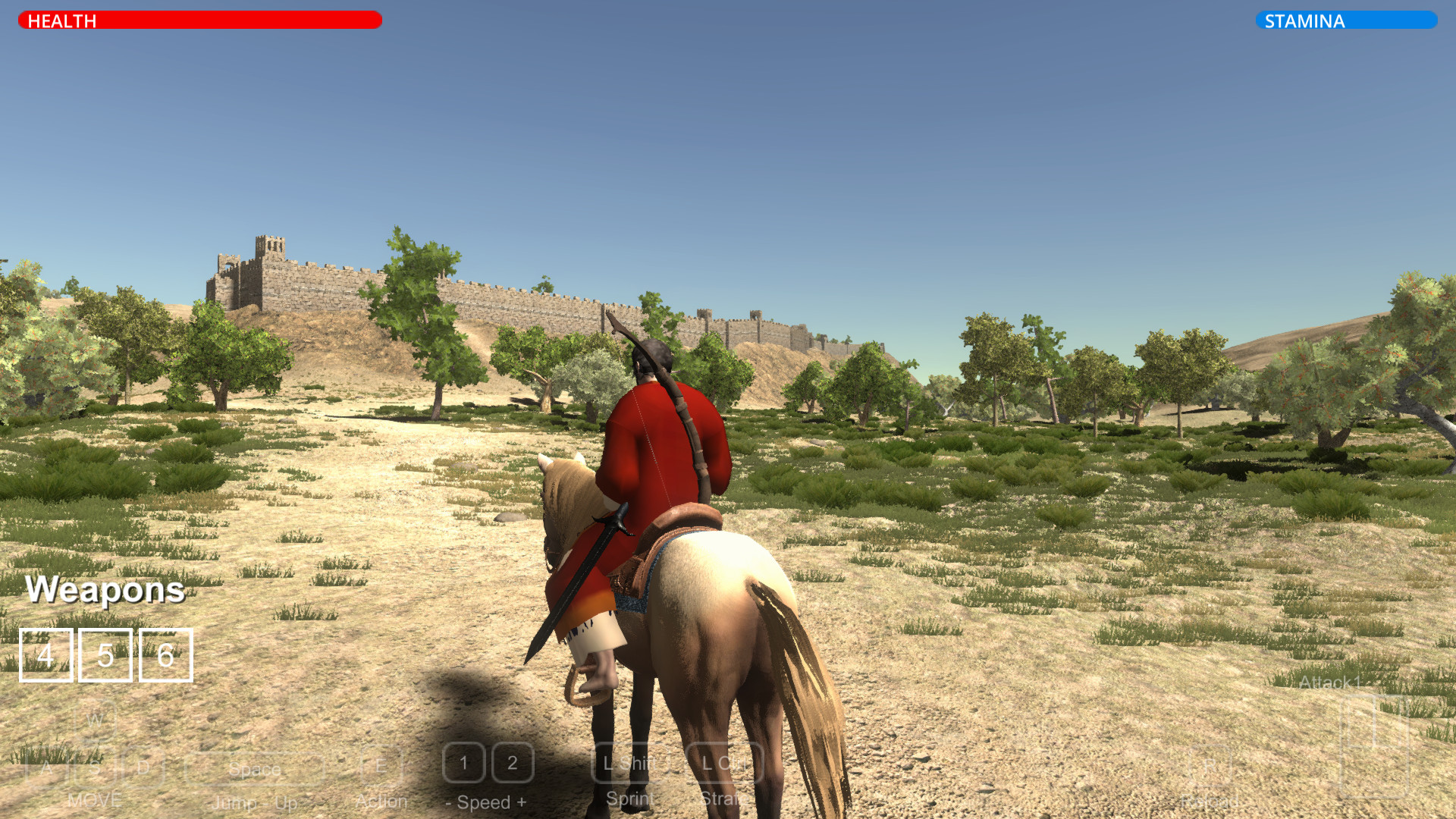Image resolution: width=1456 pixels, height=819 pixels.
Task: Click the R Reload key prompt
Action: pyautogui.click(x=1210, y=767)
